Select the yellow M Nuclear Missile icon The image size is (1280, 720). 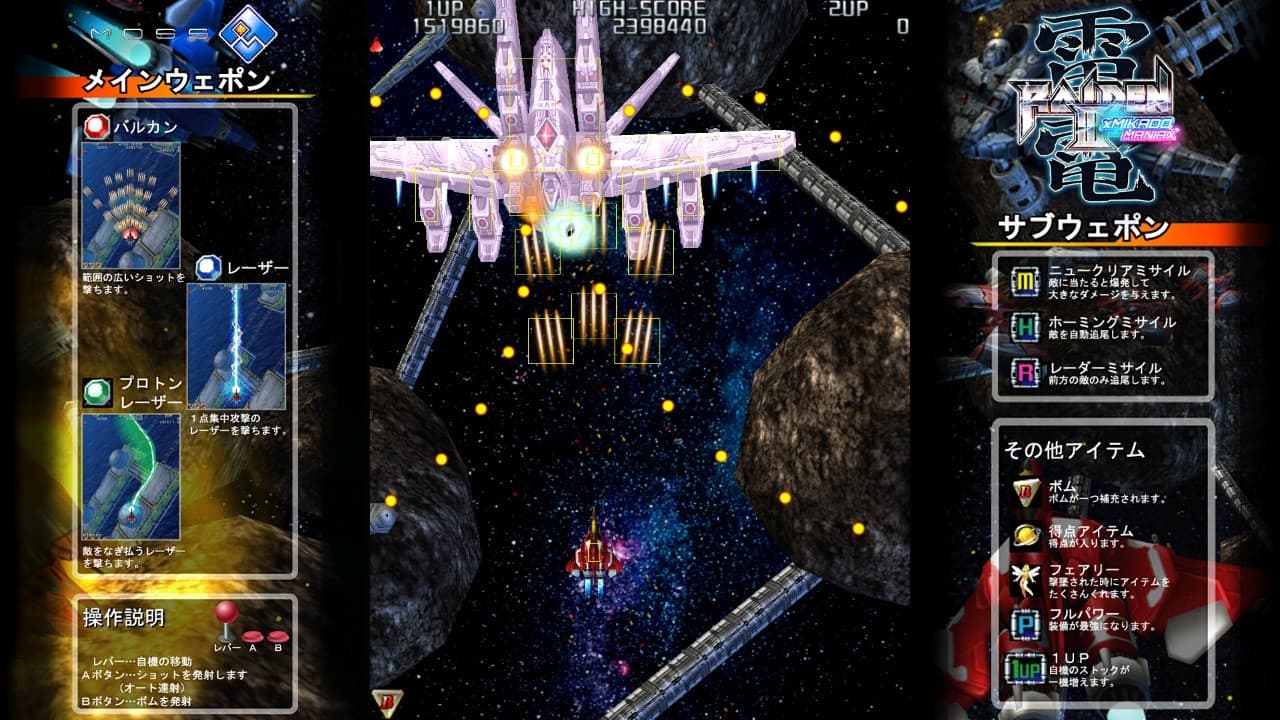1024,281
